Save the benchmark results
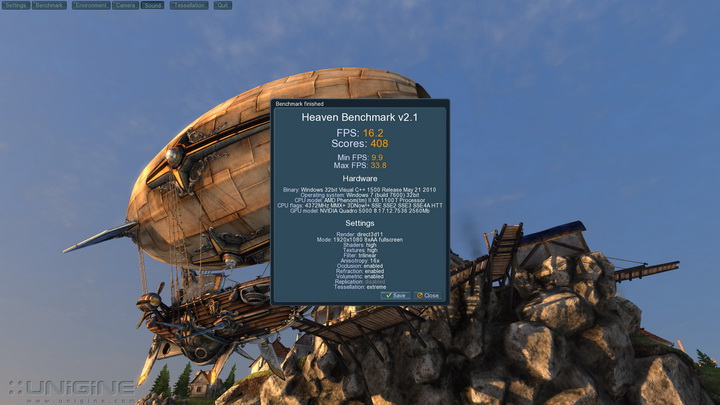The width and height of the screenshot is (720, 405). [395, 296]
